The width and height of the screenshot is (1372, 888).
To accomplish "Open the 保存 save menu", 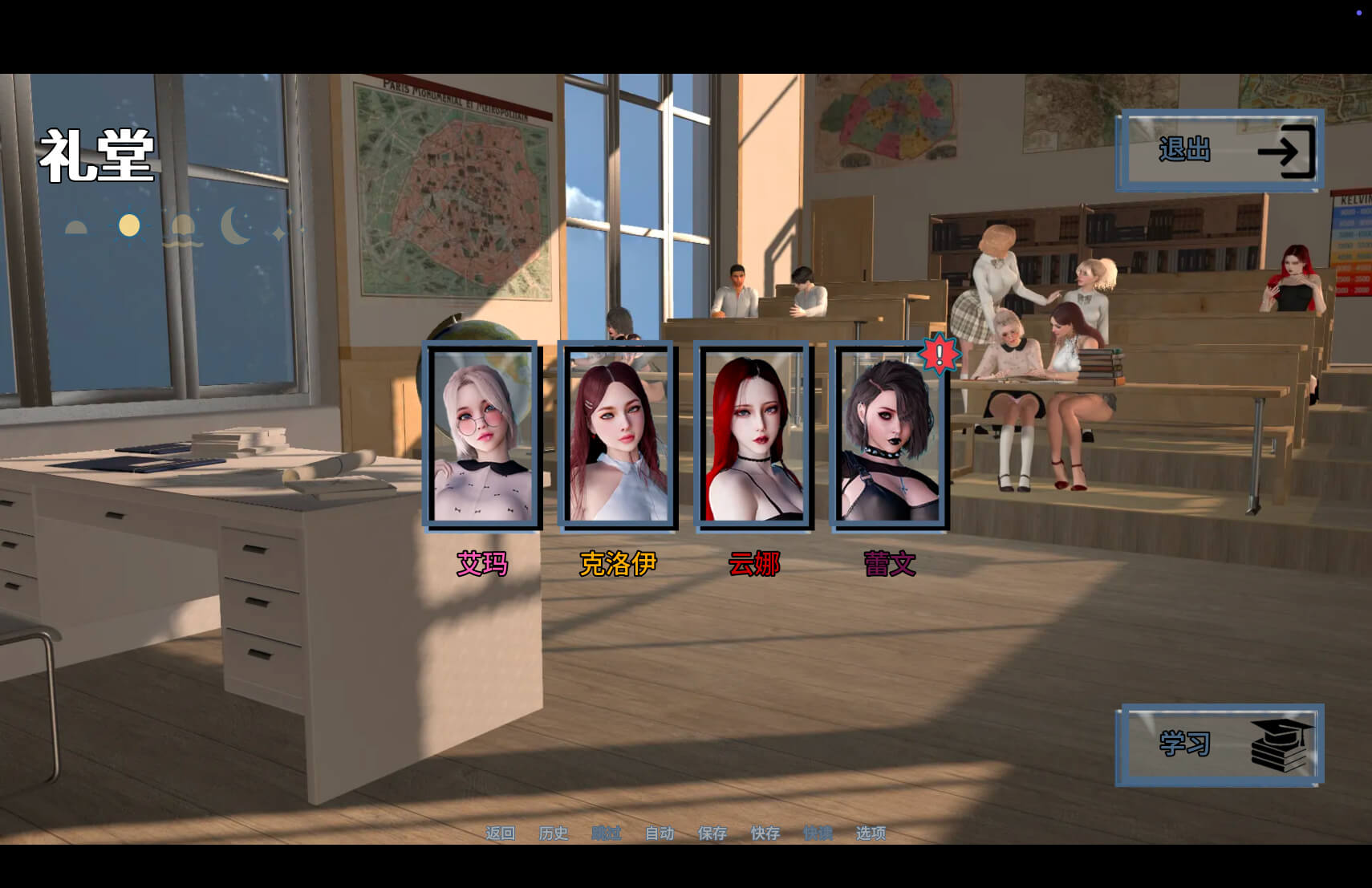I will (x=712, y=833).
